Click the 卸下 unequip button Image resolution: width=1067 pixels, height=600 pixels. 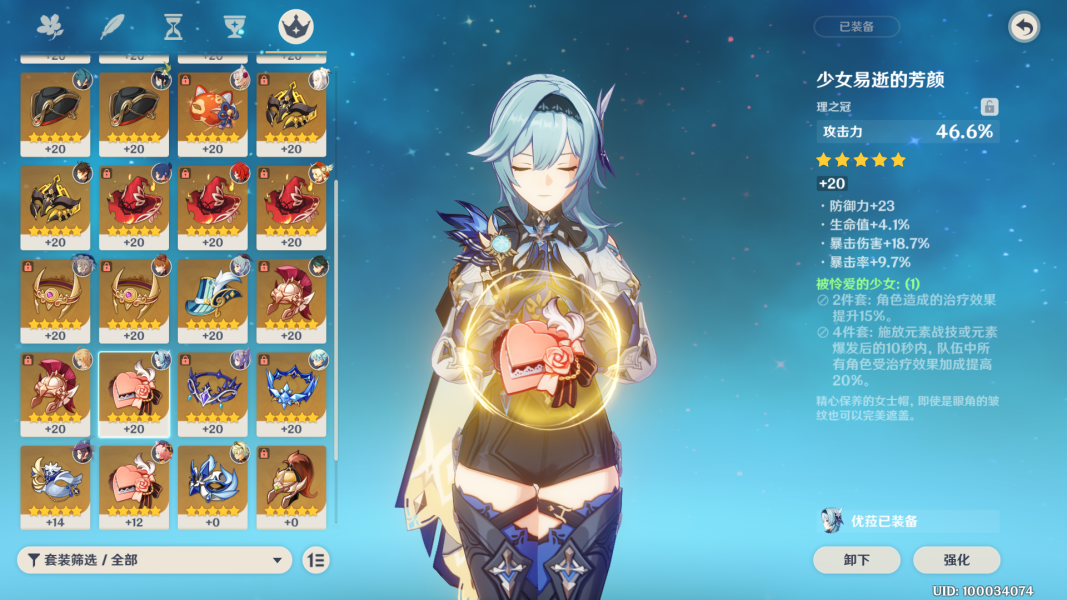[856, 560]
